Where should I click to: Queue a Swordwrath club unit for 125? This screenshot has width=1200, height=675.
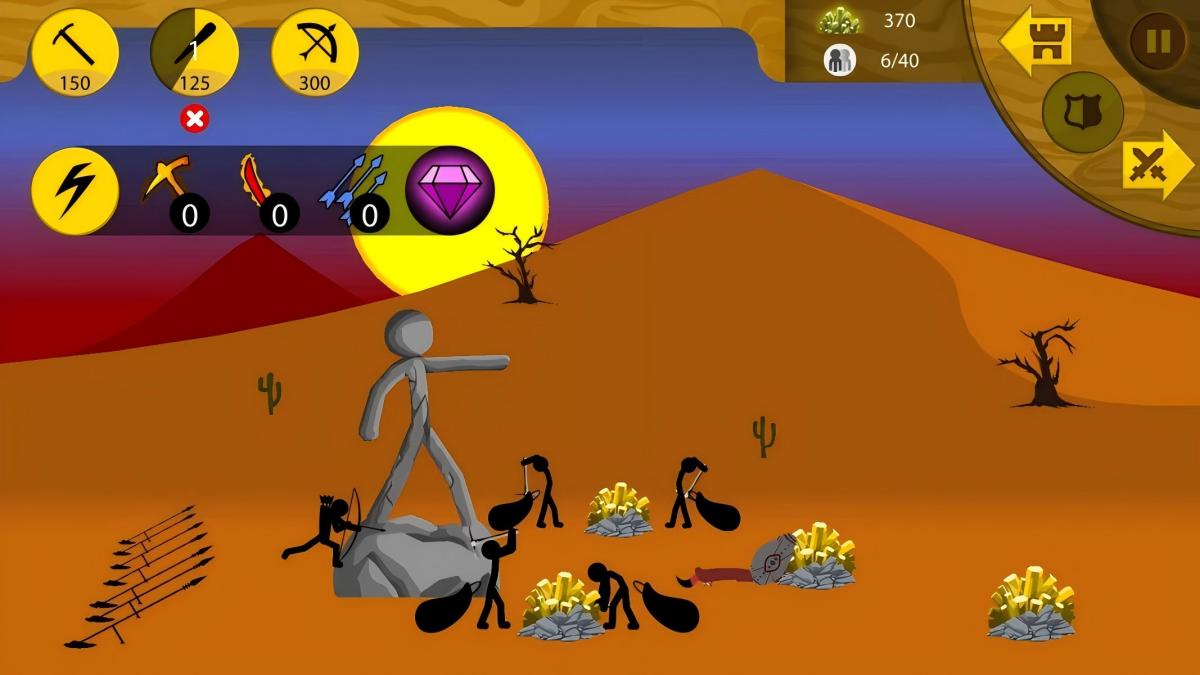195,53
